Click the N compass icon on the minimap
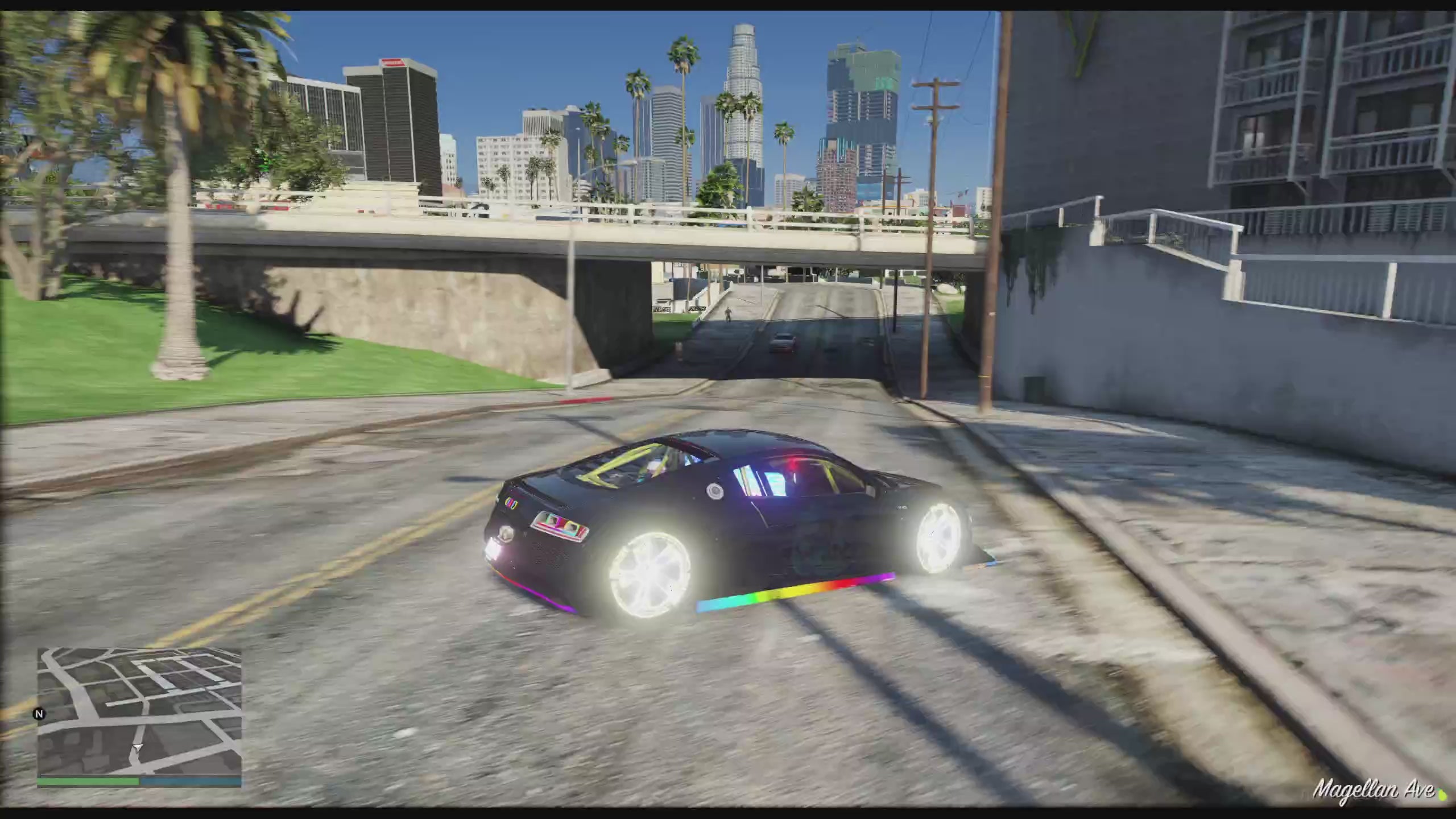Screen dimensions: 1456x819 40,714
